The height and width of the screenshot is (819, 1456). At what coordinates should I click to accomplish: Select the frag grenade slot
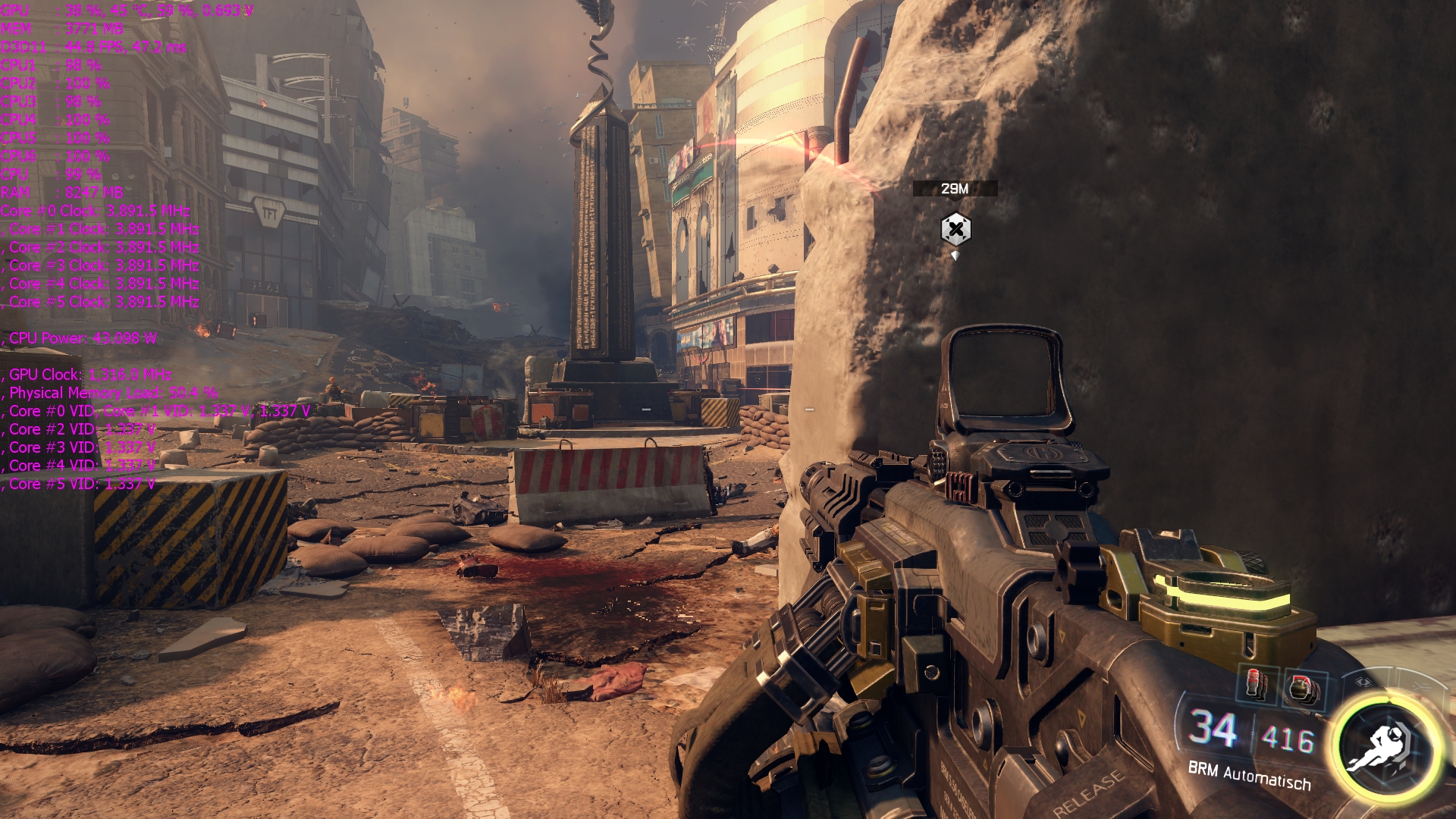(x=1304, y=689)
